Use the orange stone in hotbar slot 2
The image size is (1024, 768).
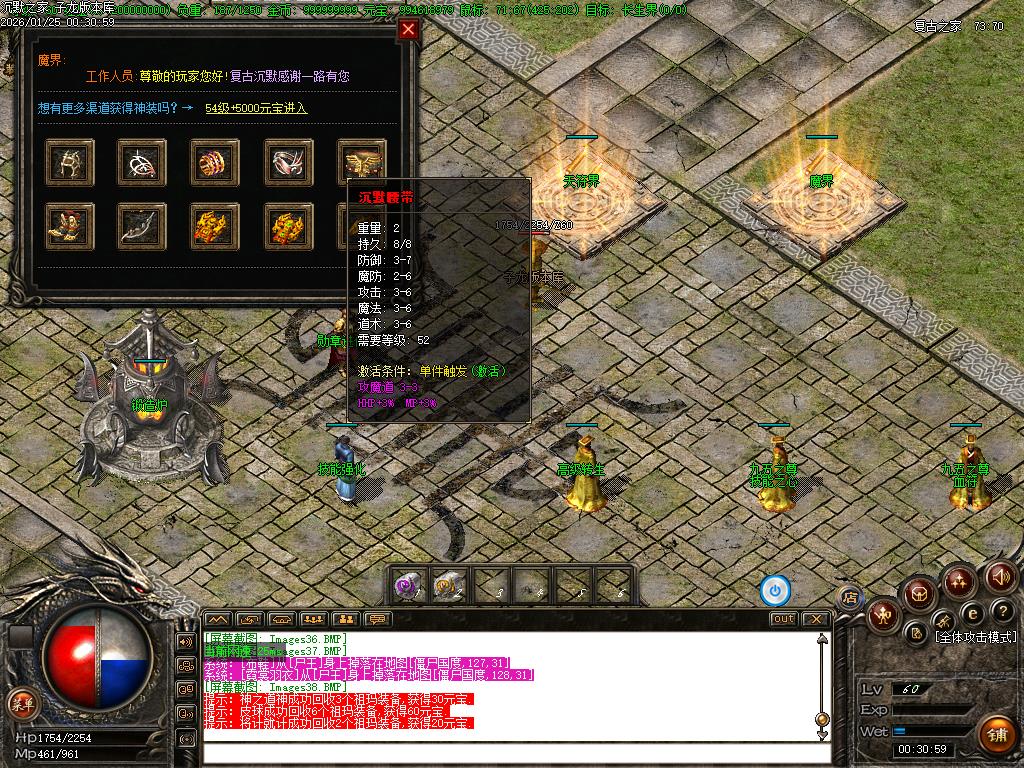click(449, 587)
